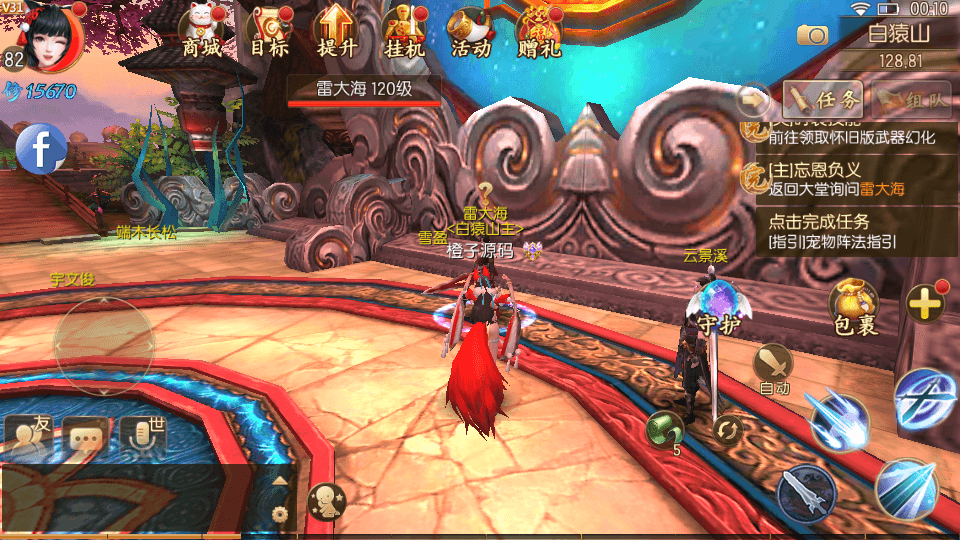
Task: Expand the gold plus button
Action: pyautogui.click(x=925, y=302)
